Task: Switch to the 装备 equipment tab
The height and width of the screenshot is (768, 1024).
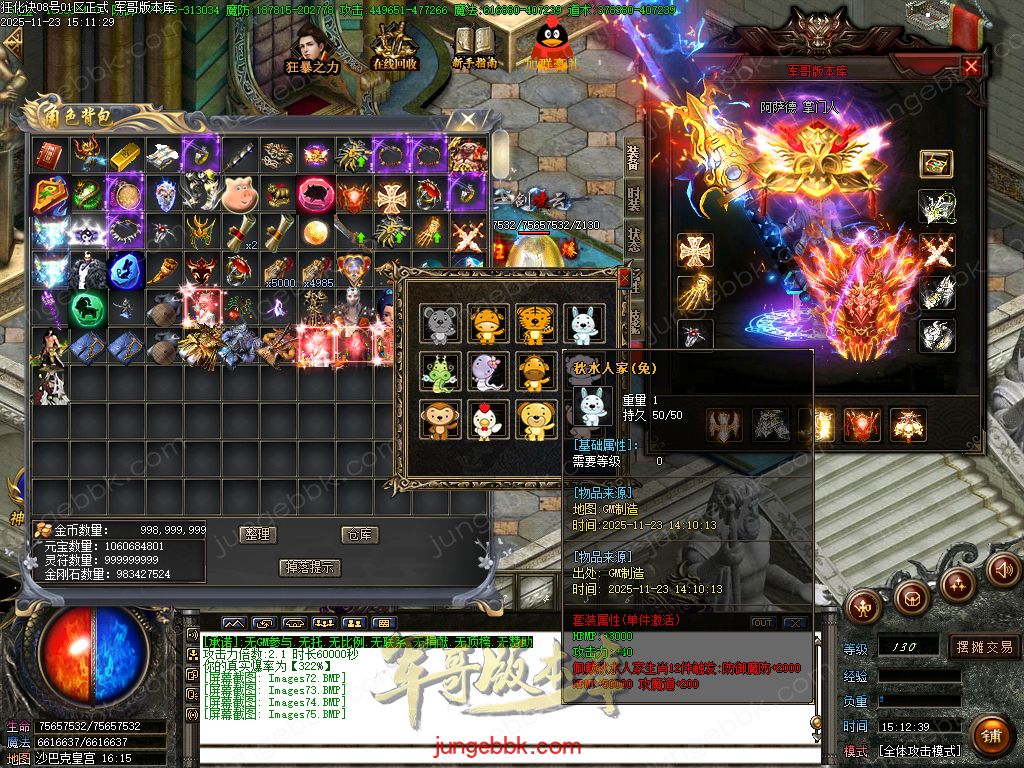Action: tap(634, 157)
